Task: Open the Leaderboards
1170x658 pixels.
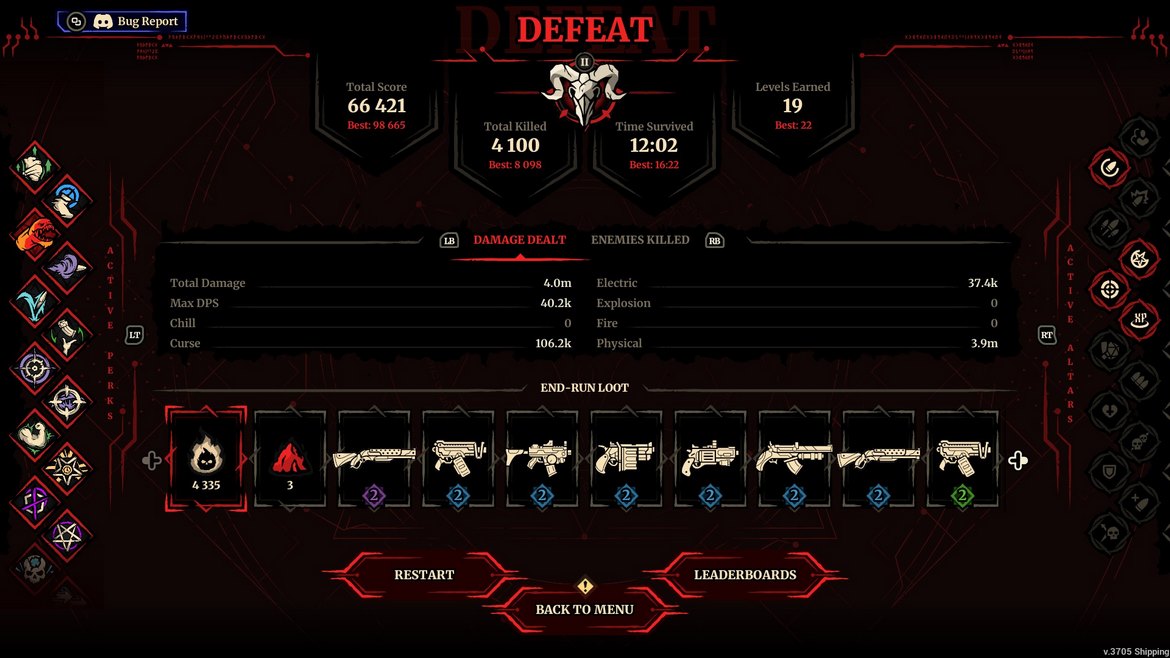Action: 745,575
